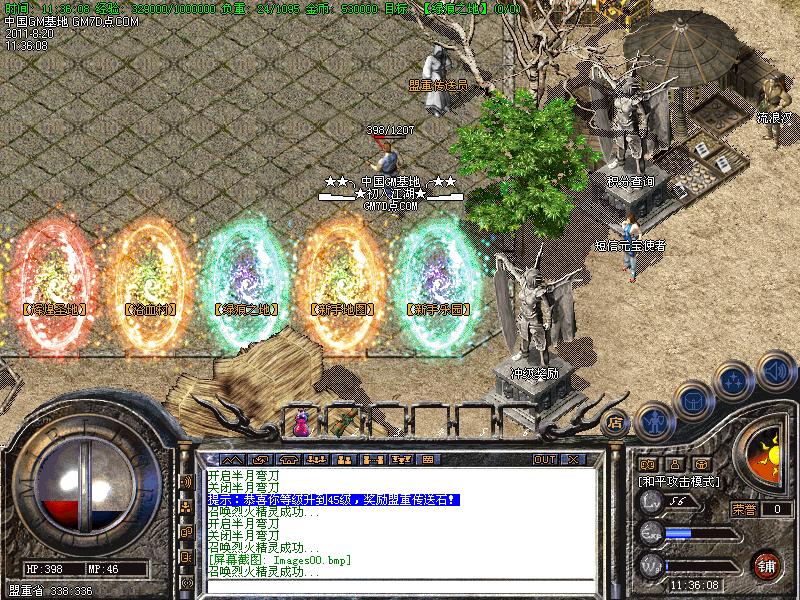Open the bag inventory round button
The height and width of the screenshot is (600, 800).
(693, 398)
